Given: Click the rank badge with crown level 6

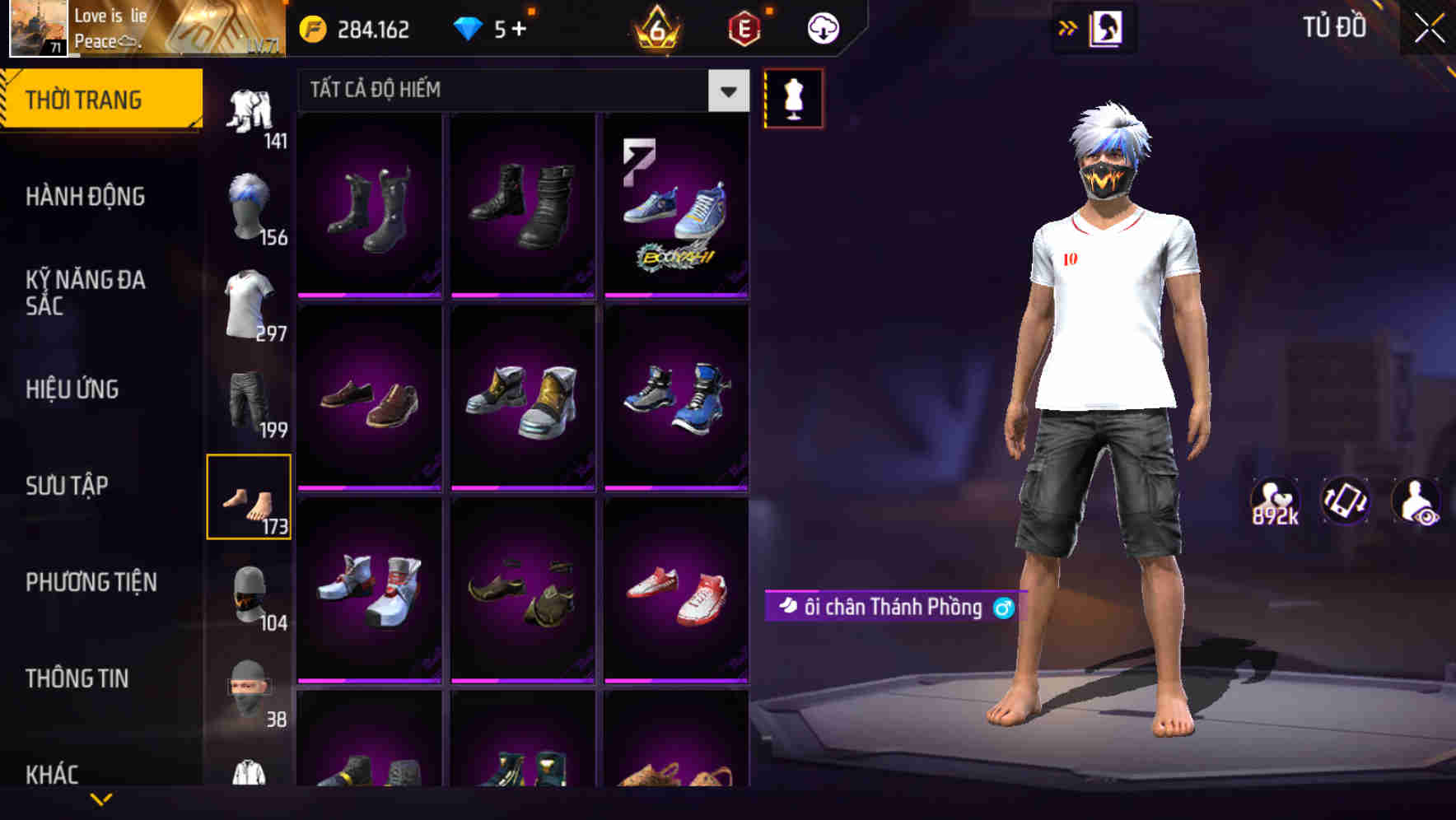Looking at the screenshot, I should pos(654,30).
